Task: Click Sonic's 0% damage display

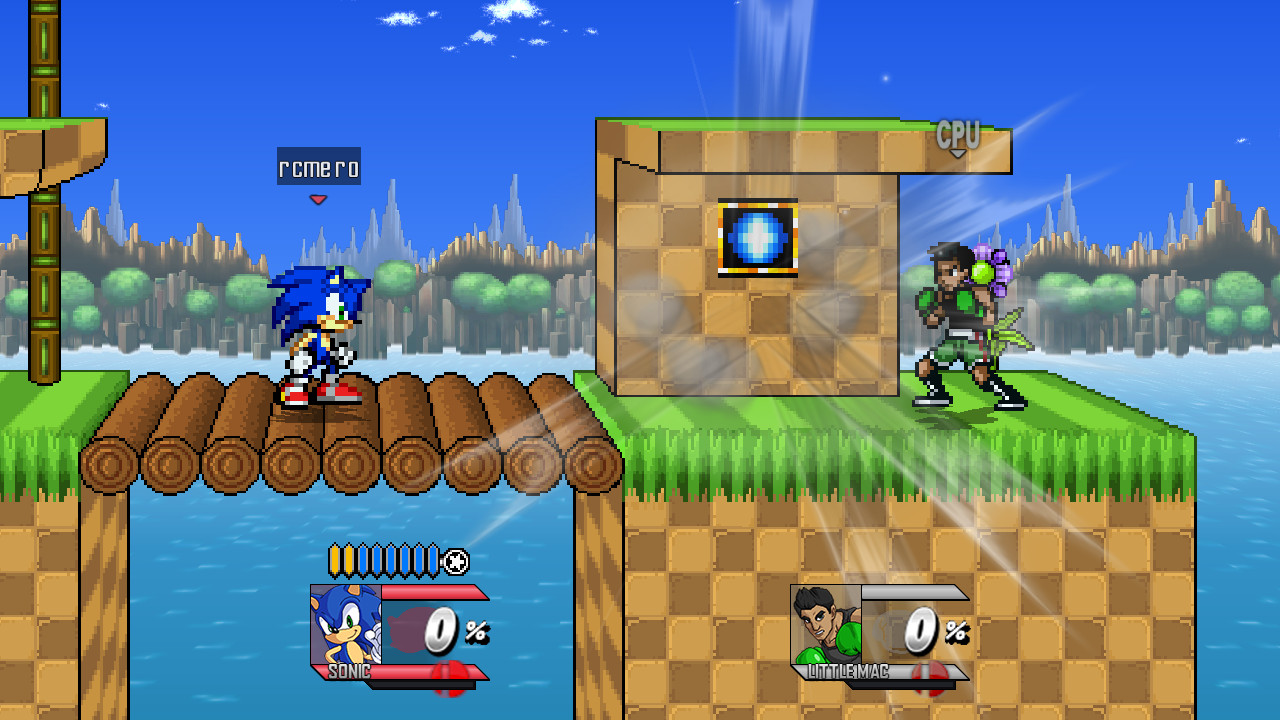Action: click(x=450, y=630)
